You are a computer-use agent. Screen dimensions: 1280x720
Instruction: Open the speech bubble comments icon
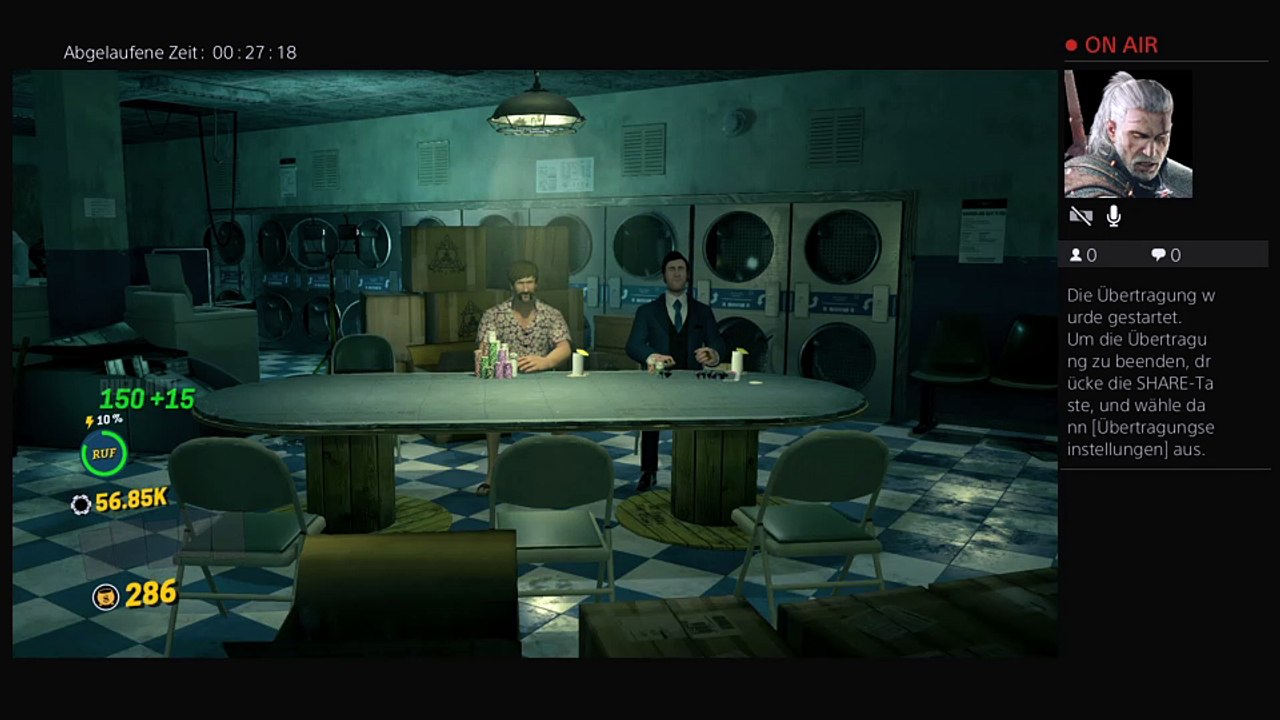tap(1158, 255)
